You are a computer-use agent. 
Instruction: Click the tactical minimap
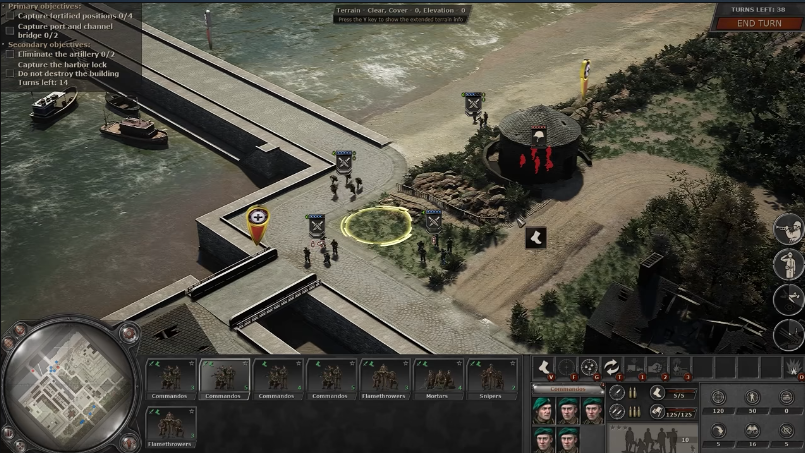70,385
